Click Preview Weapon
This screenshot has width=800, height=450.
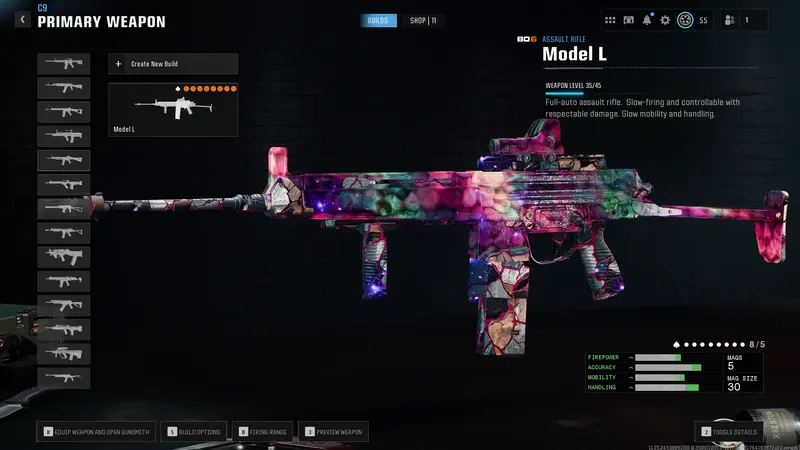pyautogui.click(x=334, y=432)
